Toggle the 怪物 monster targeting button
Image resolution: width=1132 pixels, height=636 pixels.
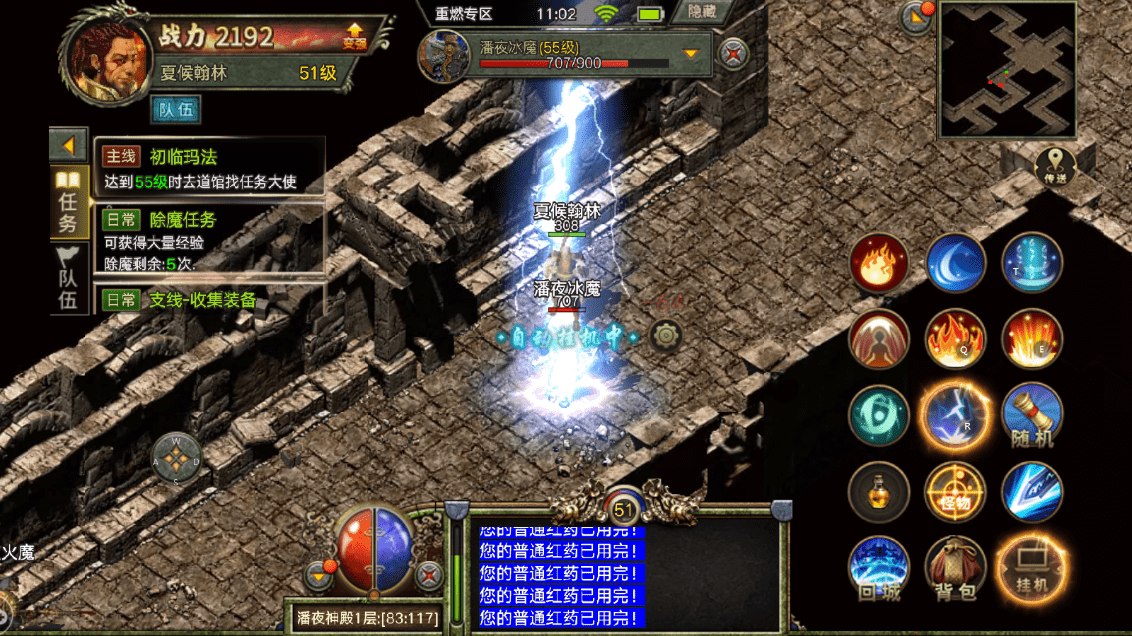pos(955,491)
